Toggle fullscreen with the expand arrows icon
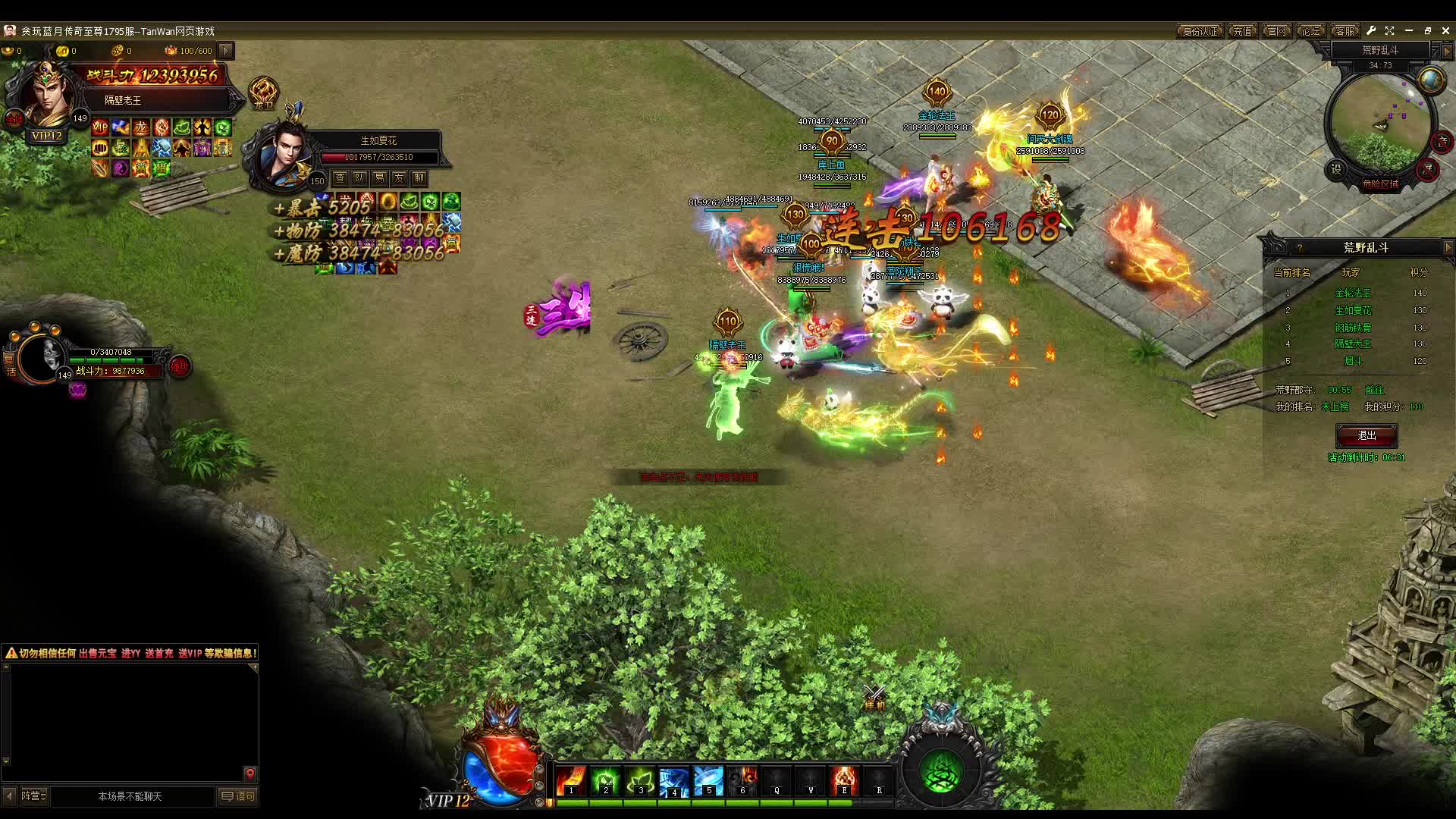Image resolution: width=1456 pixels, height=819 pixels. pos(1389,31)
